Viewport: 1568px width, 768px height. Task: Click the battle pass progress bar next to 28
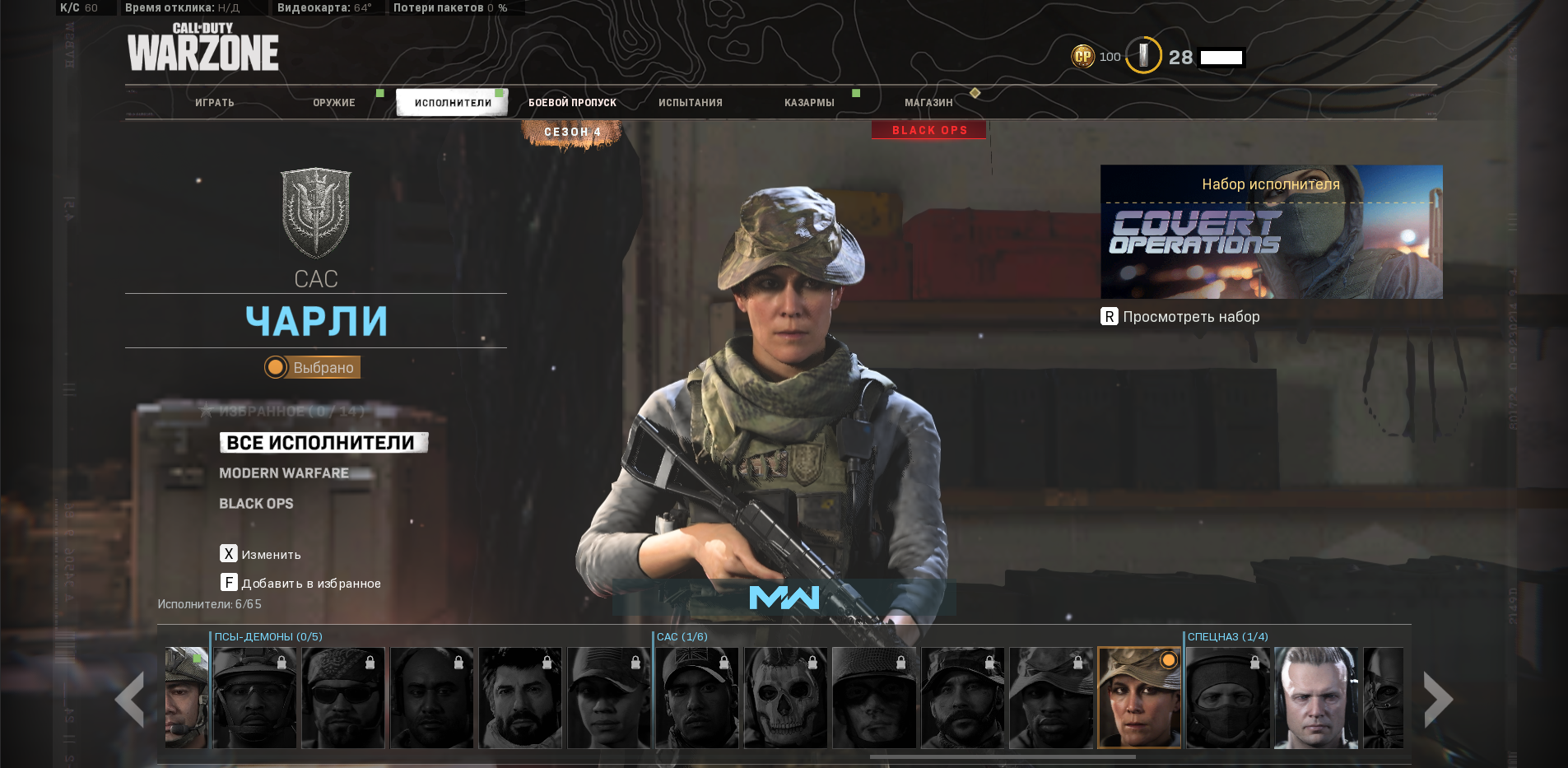coord(1221,57)
